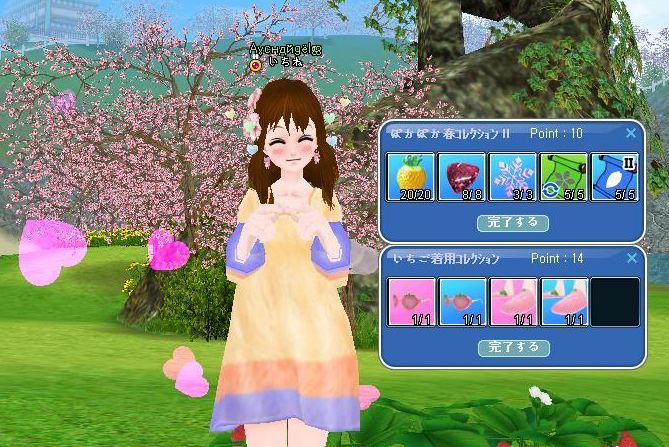Complete the strawberry outfit collection with 完了する
The width and height of the screenshot is (669, 447).
513,347
